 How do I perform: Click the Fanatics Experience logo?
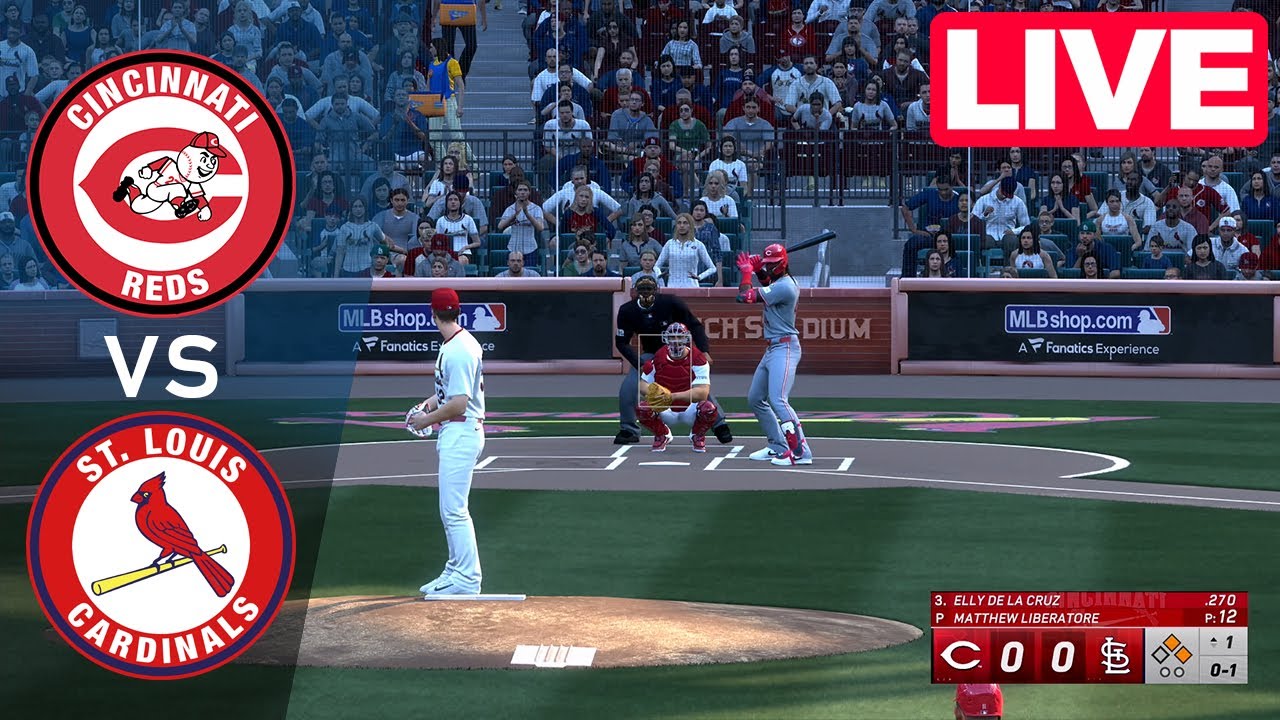tap(1089, 350)
